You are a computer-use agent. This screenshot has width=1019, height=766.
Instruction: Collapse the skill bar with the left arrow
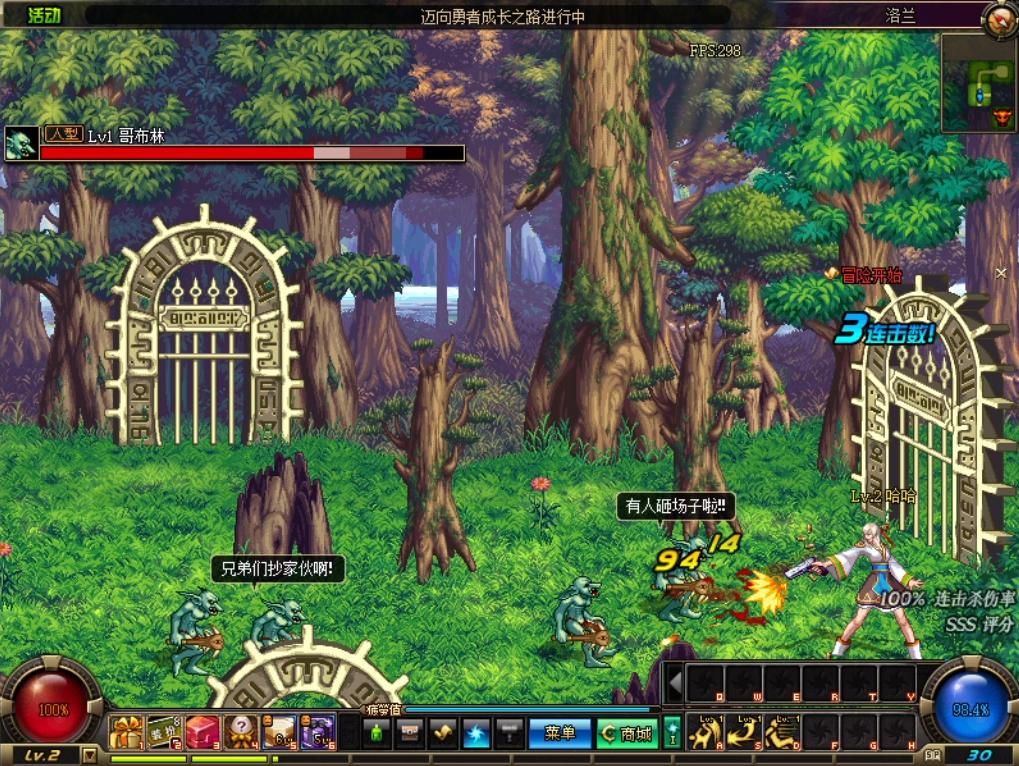pyautogui.click(x=675, y=684)
